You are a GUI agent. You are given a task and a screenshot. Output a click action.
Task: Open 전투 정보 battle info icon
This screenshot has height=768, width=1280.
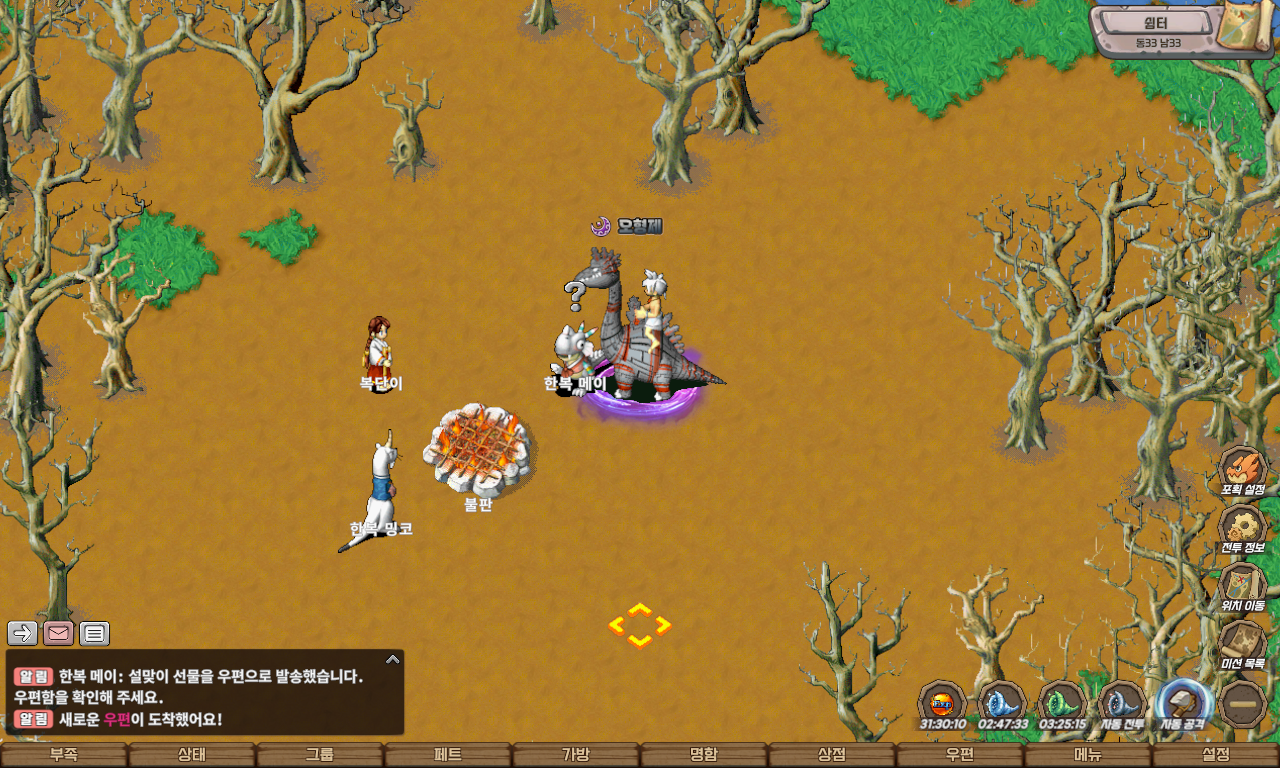tap(1243, 528)
